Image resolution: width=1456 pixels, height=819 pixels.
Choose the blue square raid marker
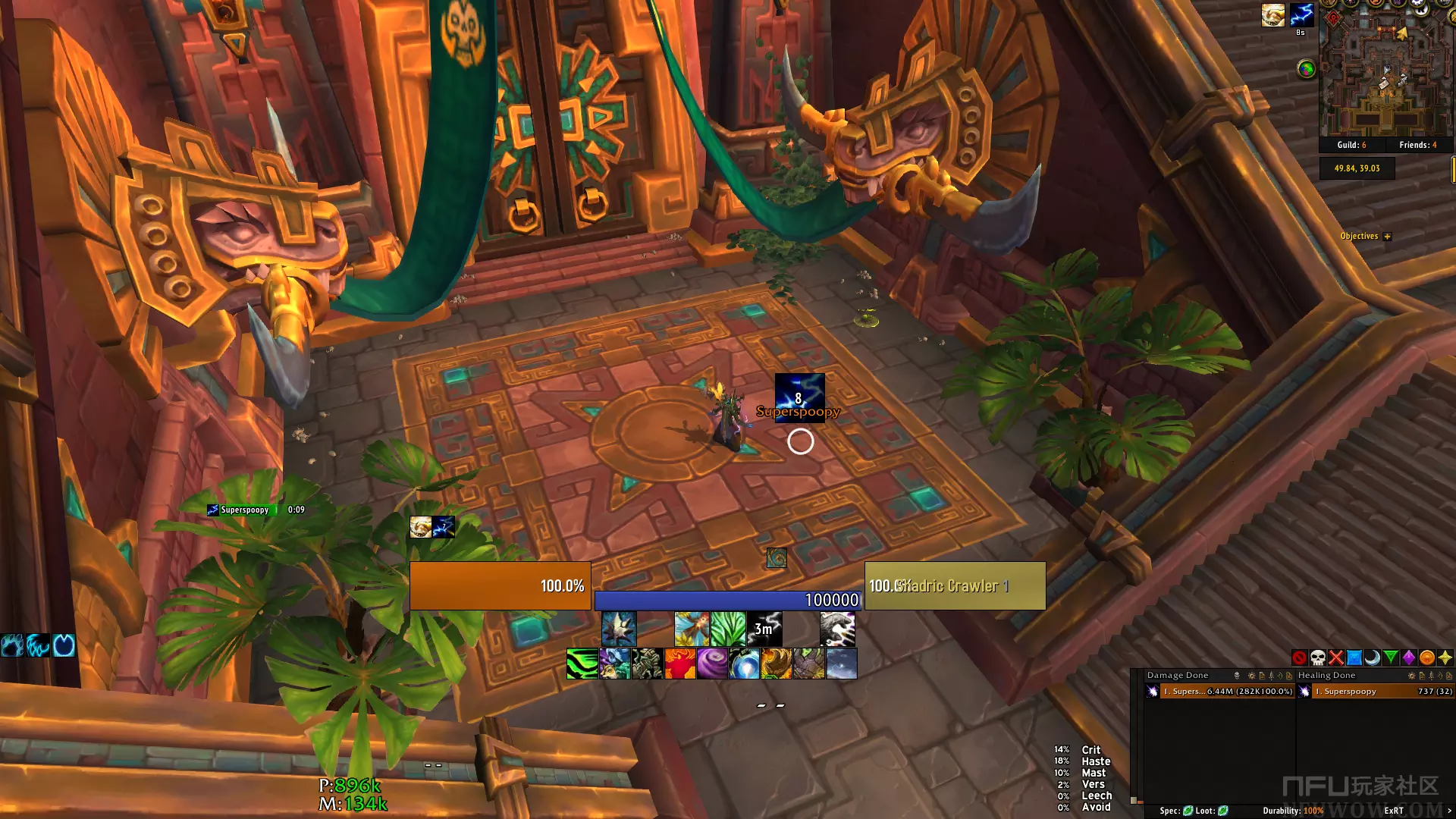(1354, 657)
